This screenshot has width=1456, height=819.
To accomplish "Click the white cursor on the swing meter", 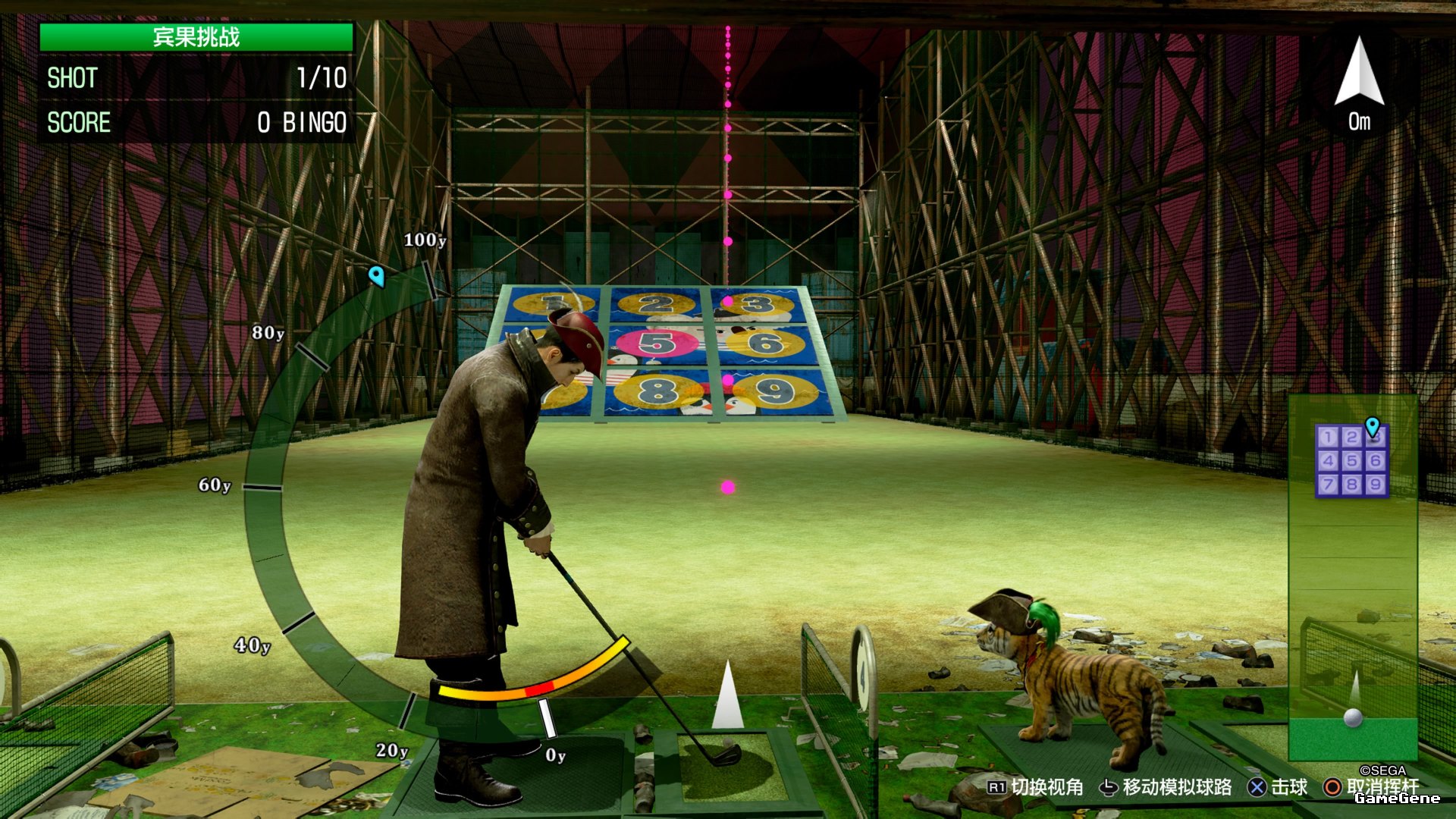I will (x=547, y=717).
